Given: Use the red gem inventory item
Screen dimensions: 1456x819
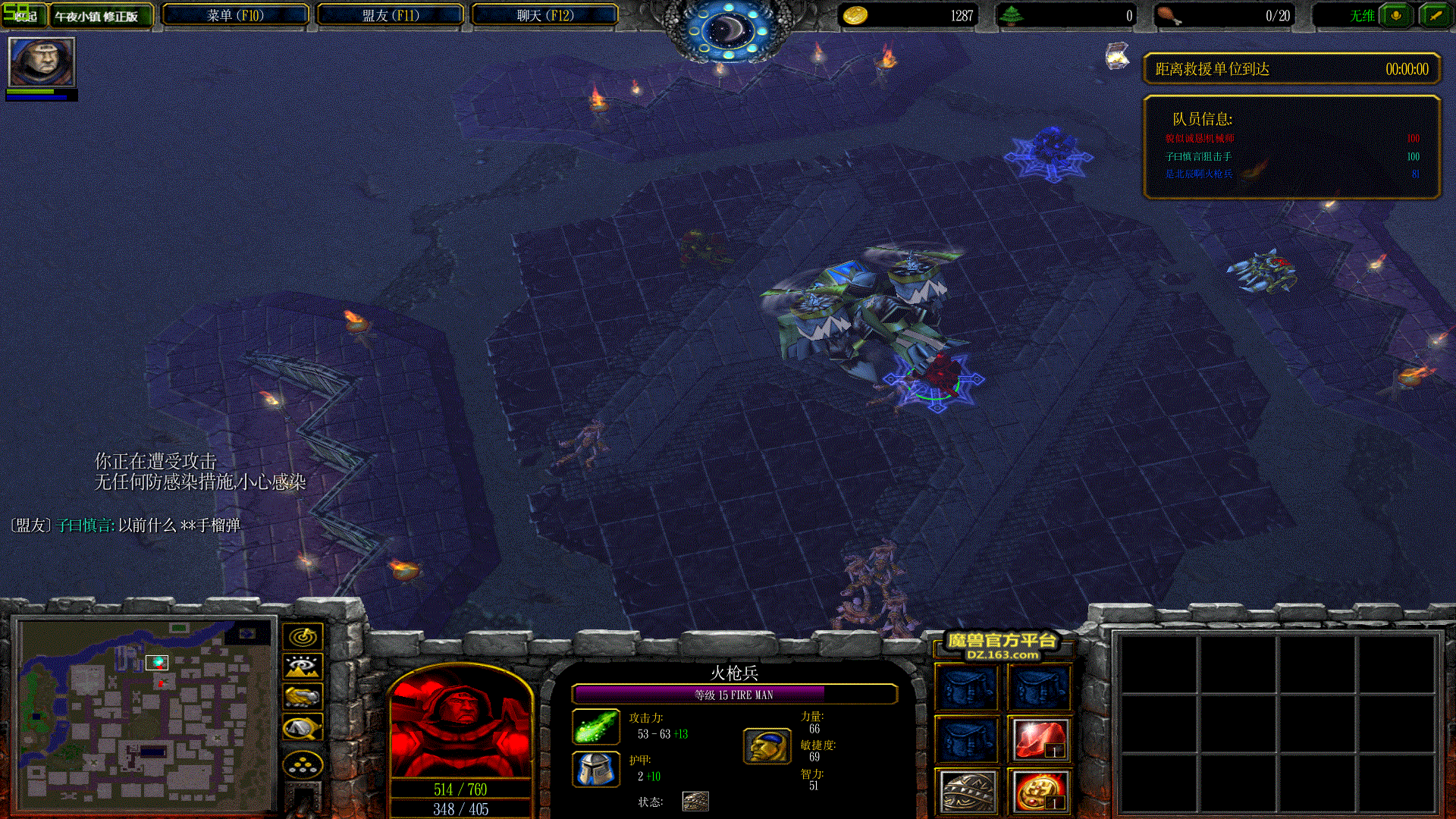Looking at the screenshot, I should point(1040,739).
